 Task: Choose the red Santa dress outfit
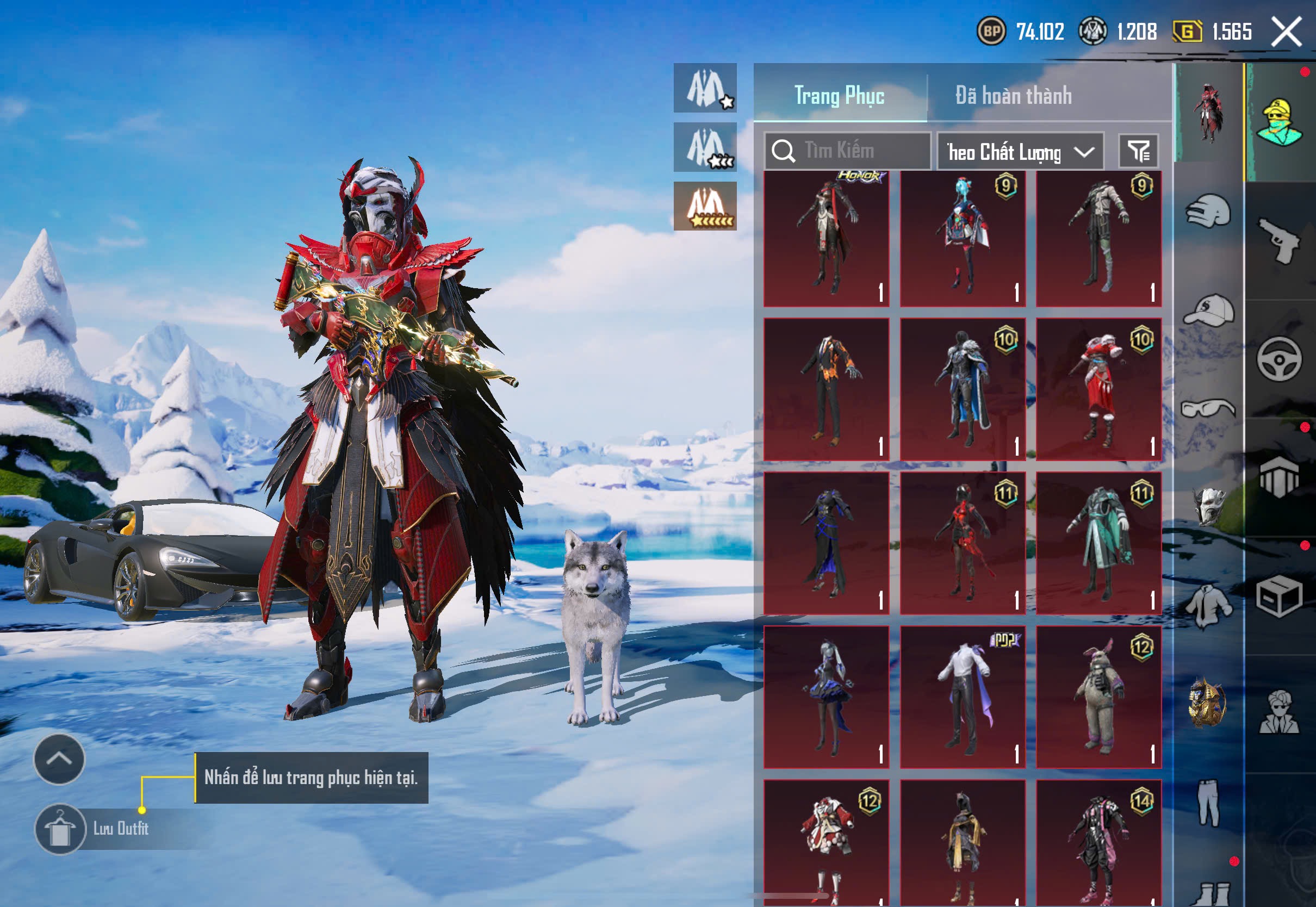tap(1098, 389)
